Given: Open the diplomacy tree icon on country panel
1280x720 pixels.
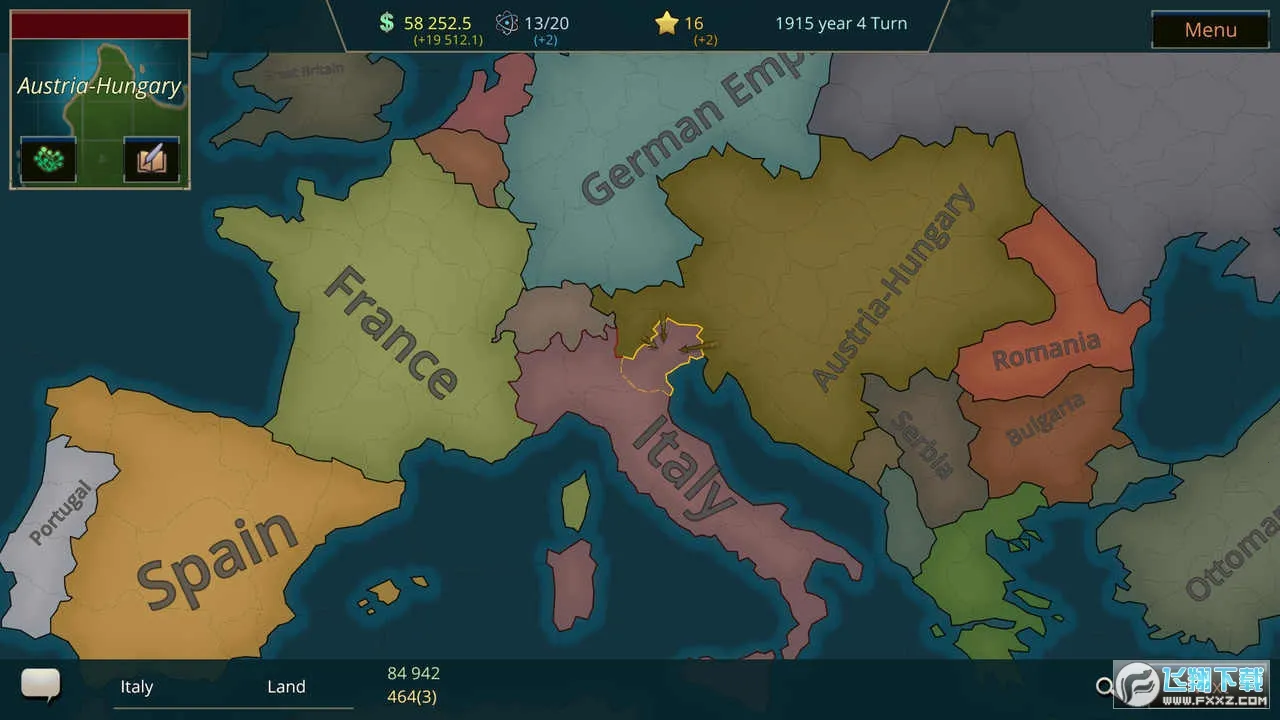Looking at the screenshot, I should [x=47, y=158].
